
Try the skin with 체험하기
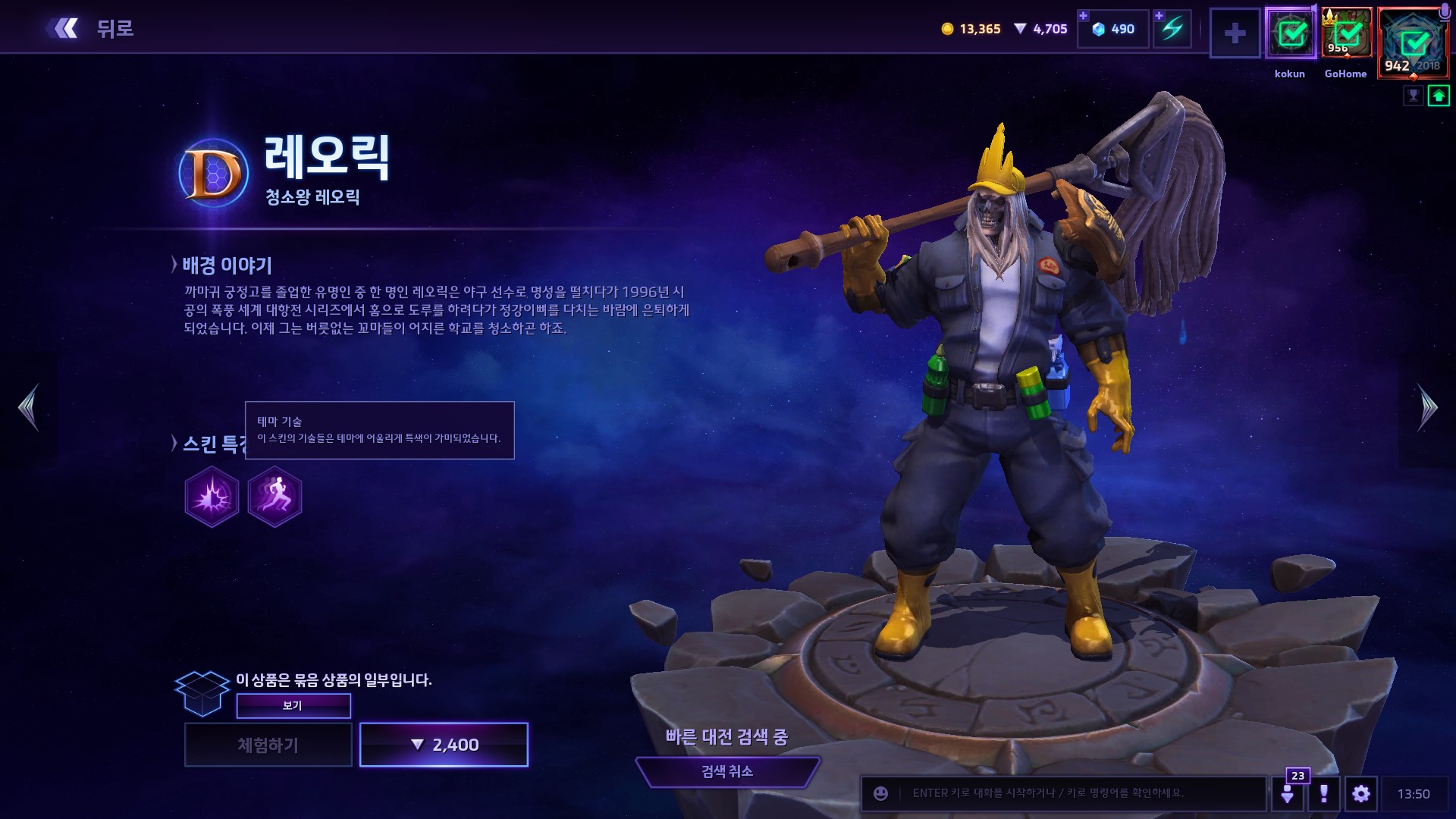coord(268,745)
